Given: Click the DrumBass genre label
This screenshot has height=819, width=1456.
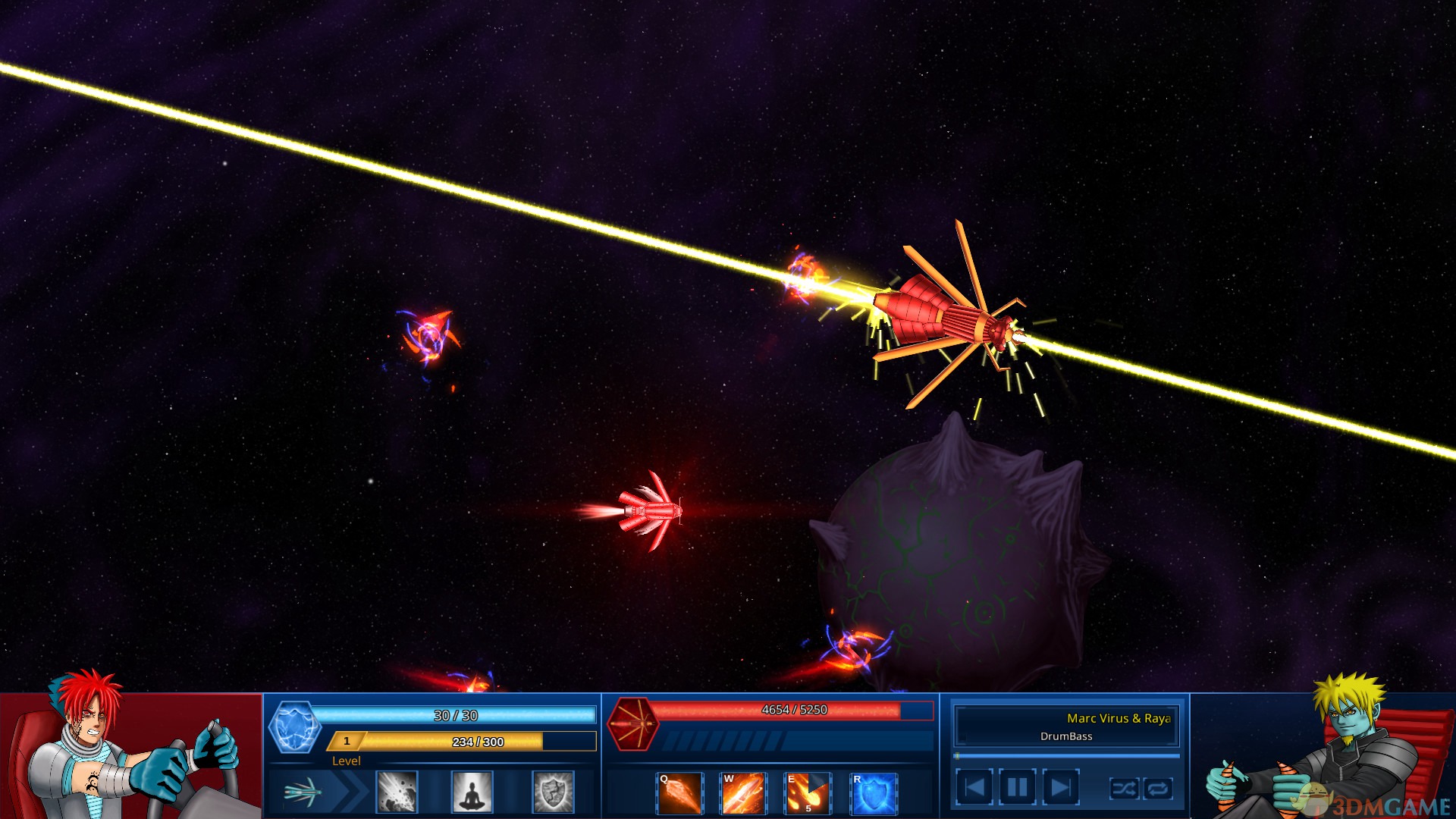Looking at the screenshot, I should point(1065,736).
